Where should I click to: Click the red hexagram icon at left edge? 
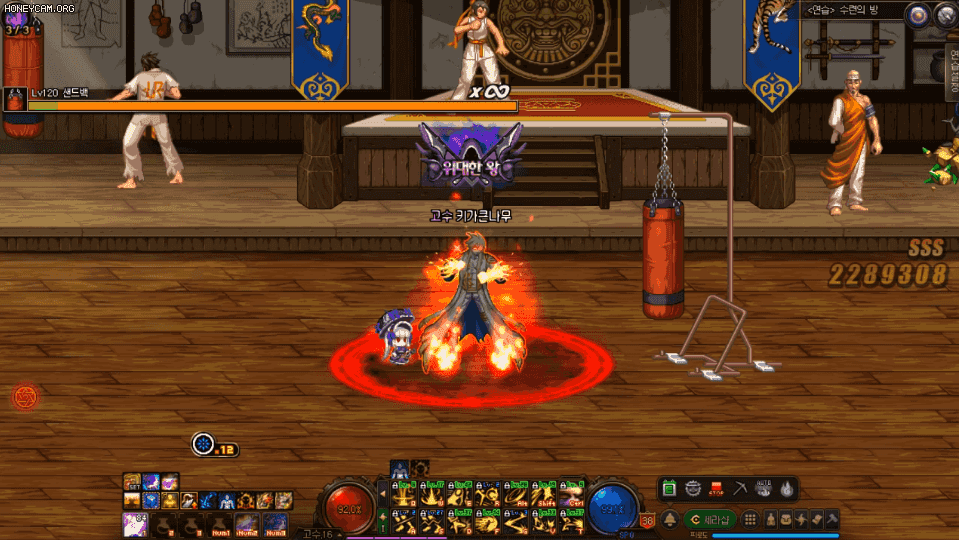click(24, 397)
